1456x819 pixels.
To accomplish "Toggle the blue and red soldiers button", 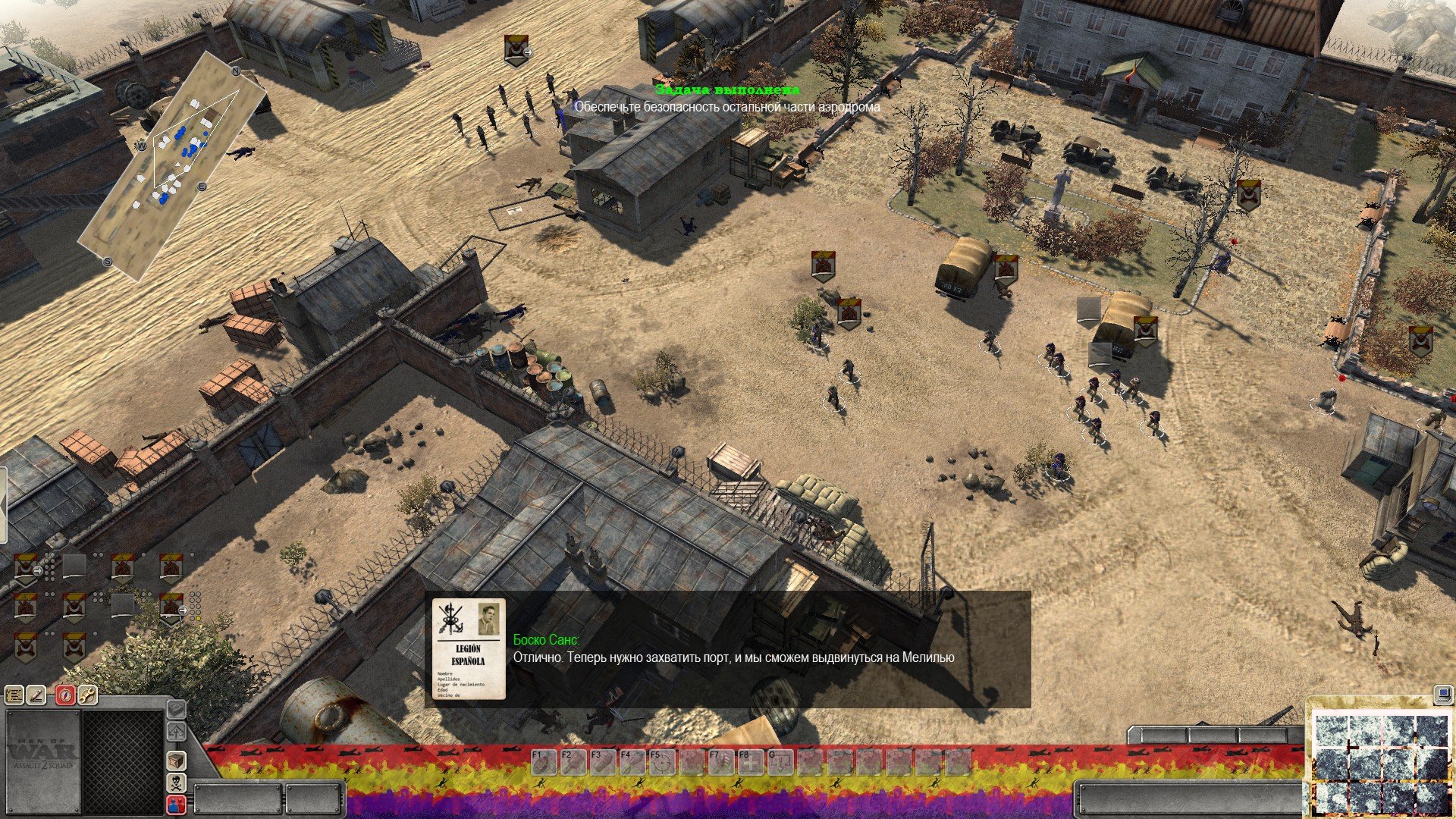I will (x=176, y=805).
